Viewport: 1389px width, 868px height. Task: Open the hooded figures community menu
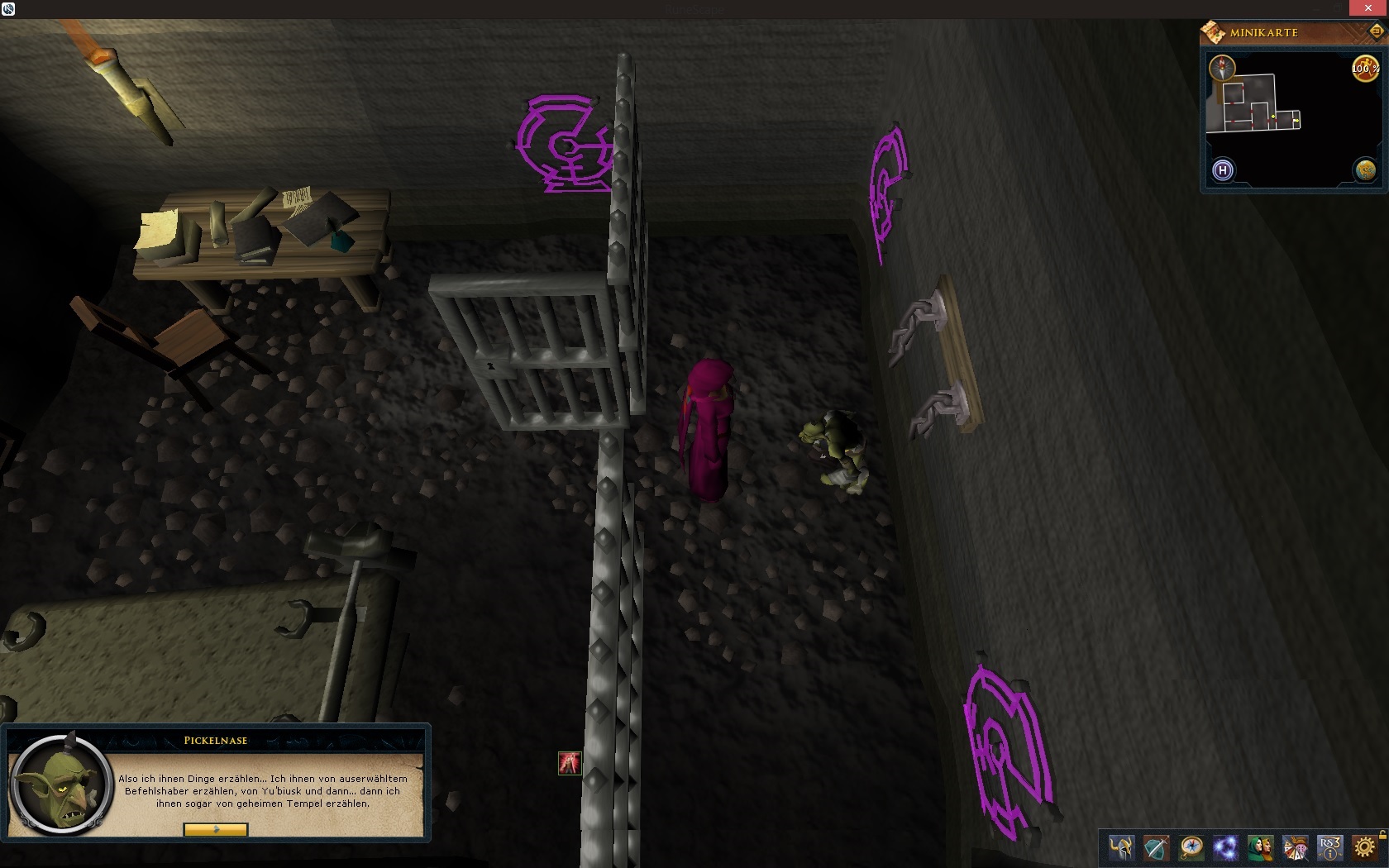click(x=1260, y=847)
